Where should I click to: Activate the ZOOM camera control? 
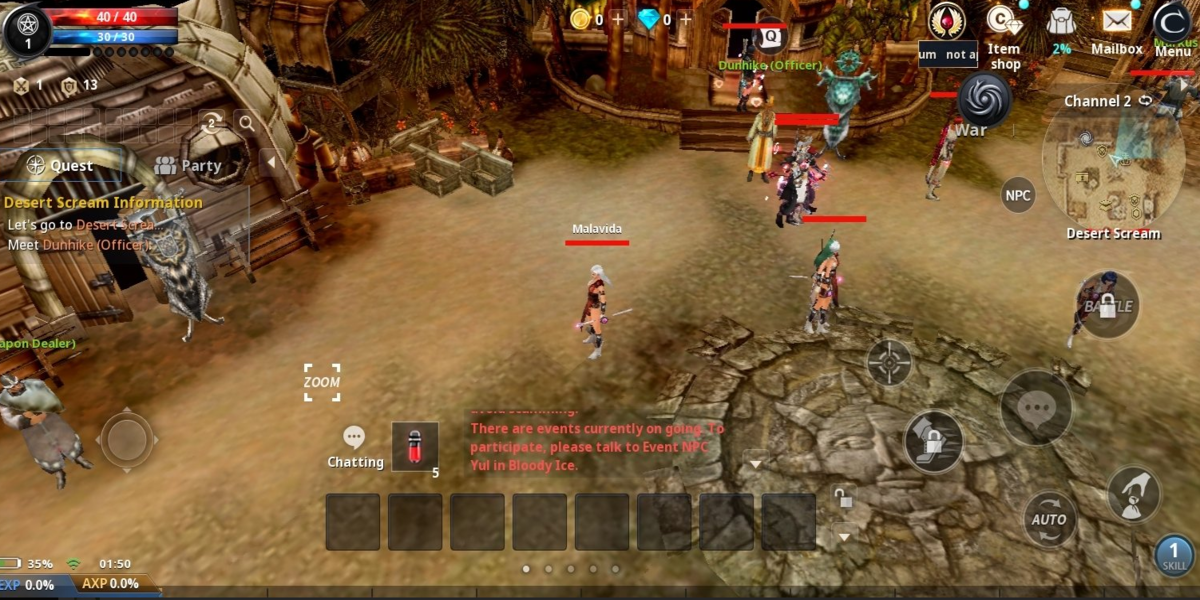(x=322, y=382)
